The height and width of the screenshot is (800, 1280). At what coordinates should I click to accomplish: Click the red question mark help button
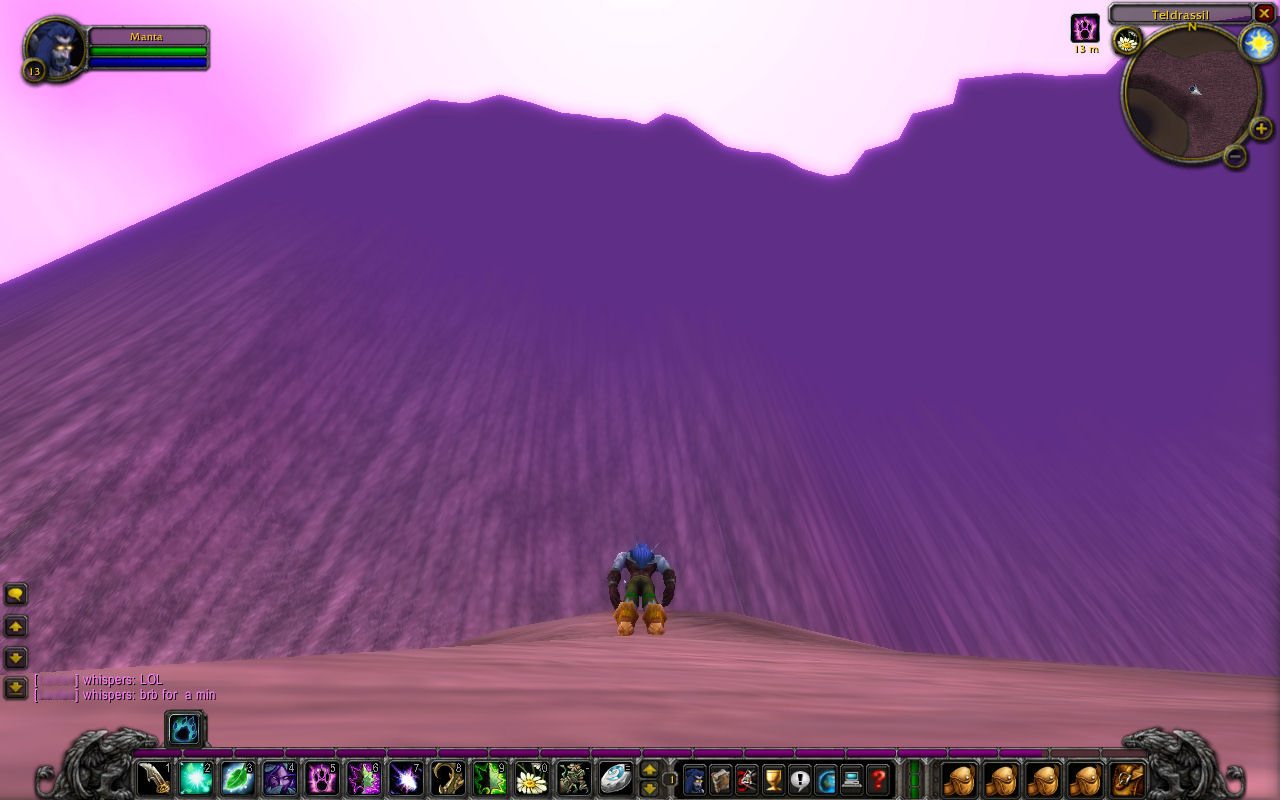pos(878,778)
